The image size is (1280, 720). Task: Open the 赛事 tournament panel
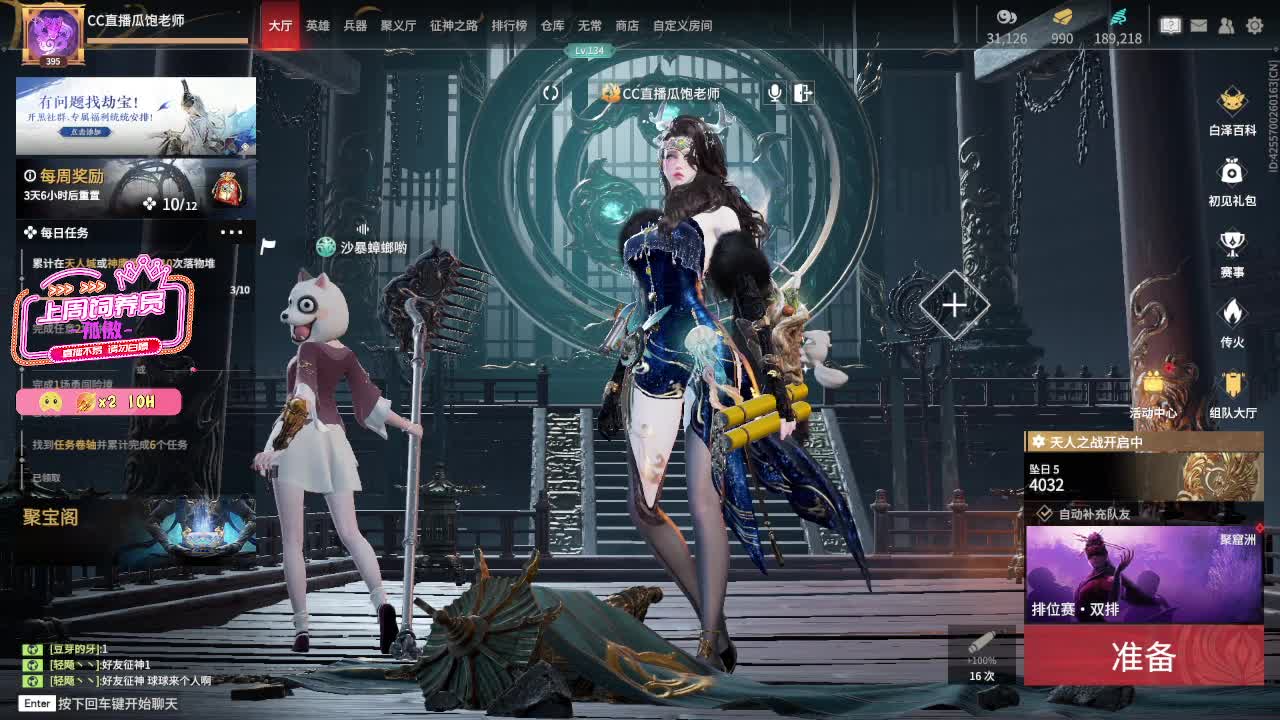click(x=1231, y=248)
